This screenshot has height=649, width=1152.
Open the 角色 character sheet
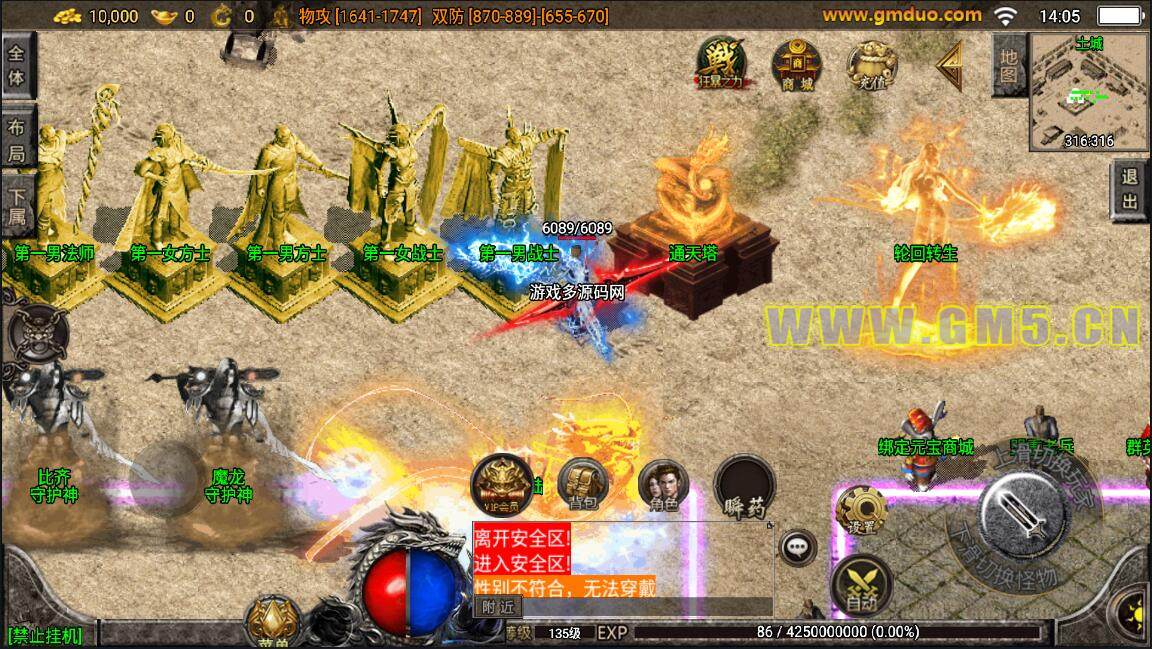[x=663, y=483]
